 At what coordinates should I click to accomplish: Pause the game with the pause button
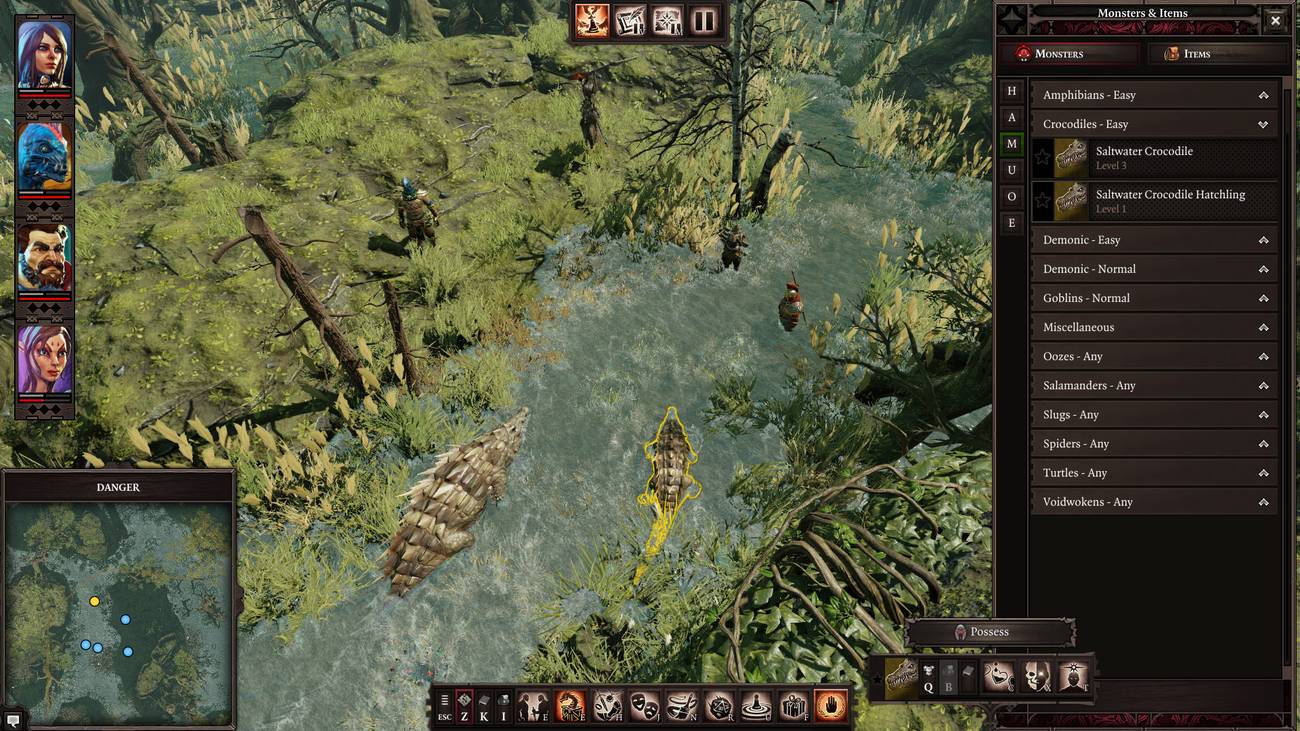pyautogui.click(x=704, y=21)
